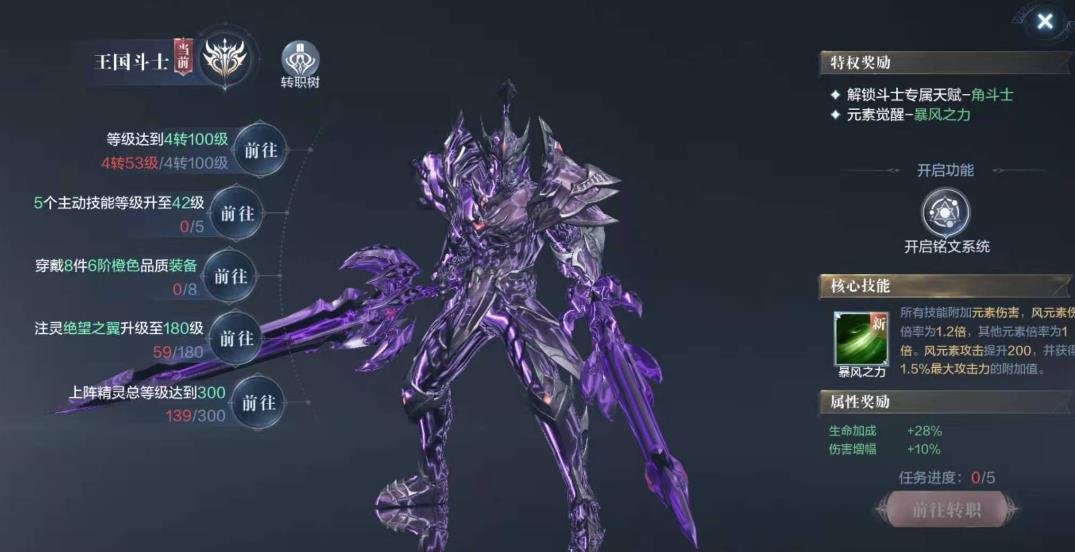Select the 王国斗士 class emblem
This screenshot has height=552, width=1075.
(x=225, y=59)
